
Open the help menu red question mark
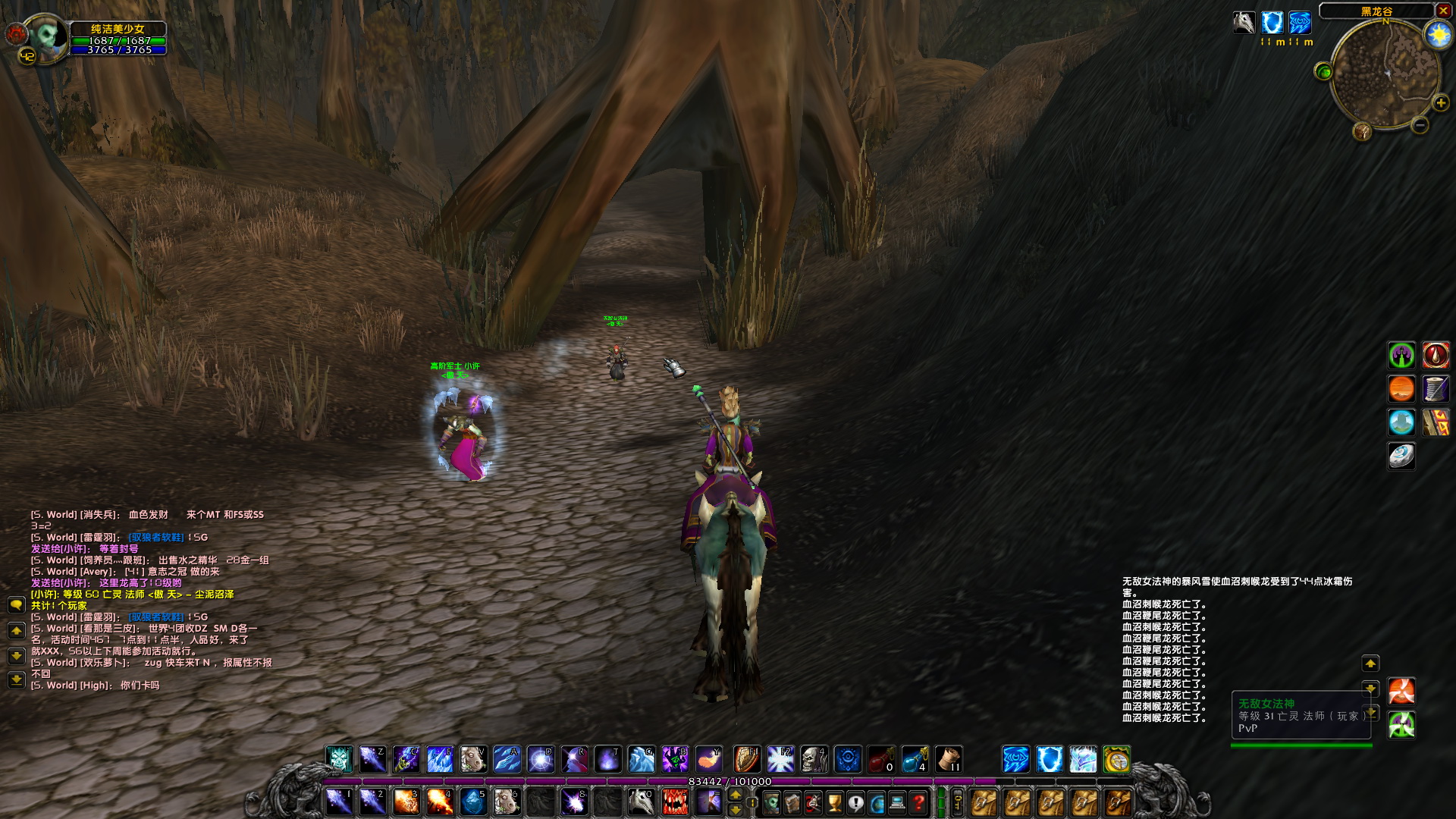pyautogui.click(x=917, y=803)
